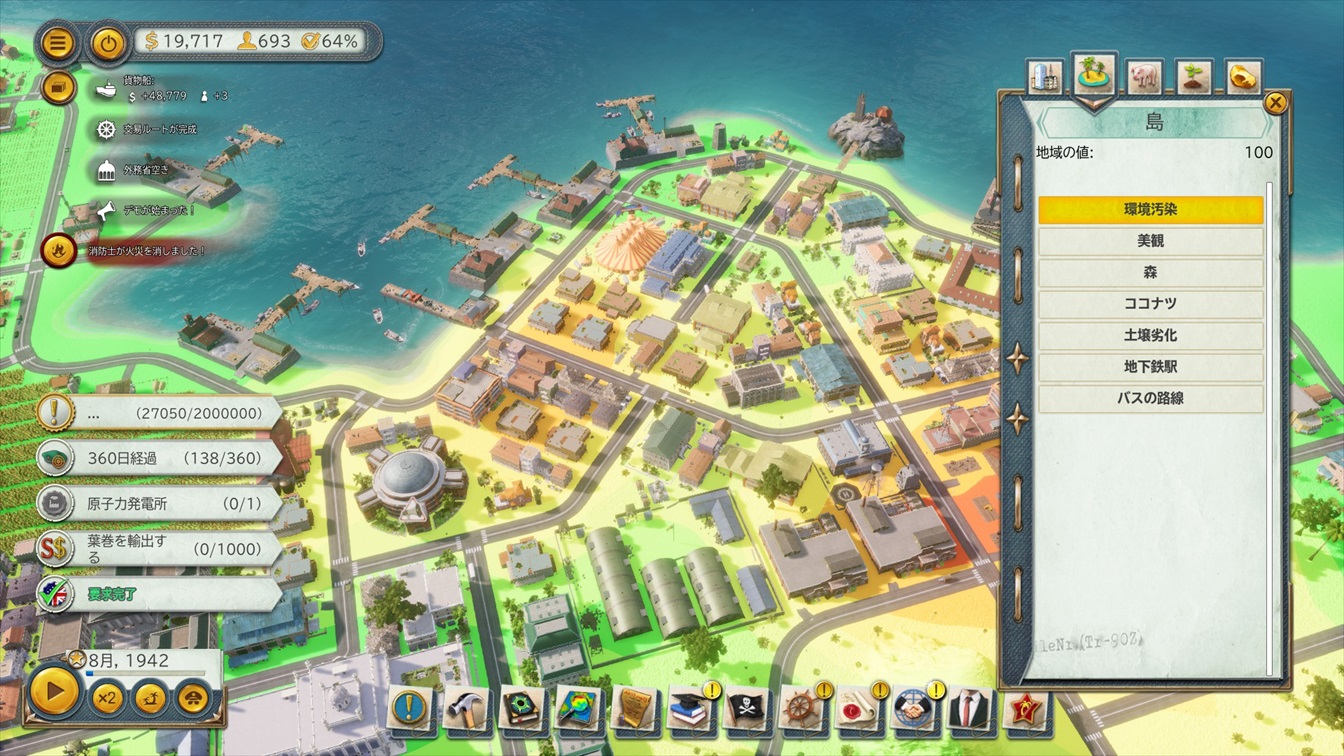The width and height of the screenshot is (1344, 756).
Task: Open the hammer build menu
Action: [x=467, y=708]
